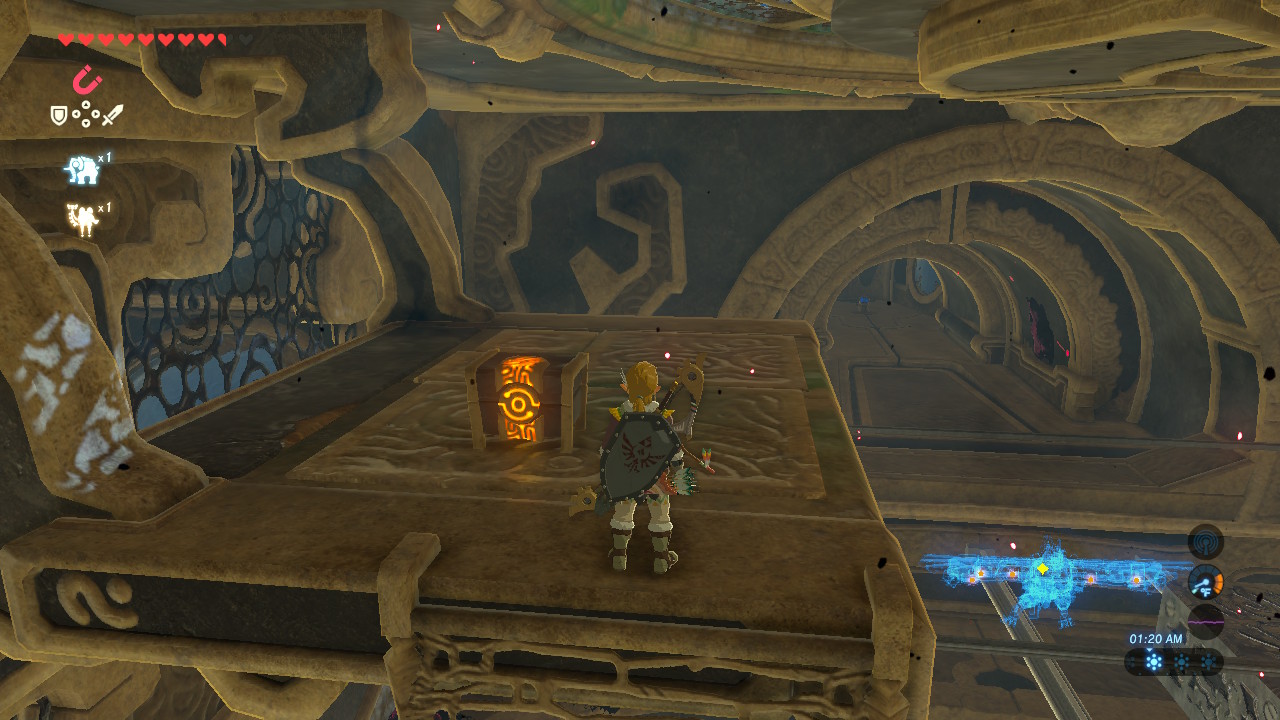Select the Magnesis rune icon

pyautogui.click(x=87, y=81)
